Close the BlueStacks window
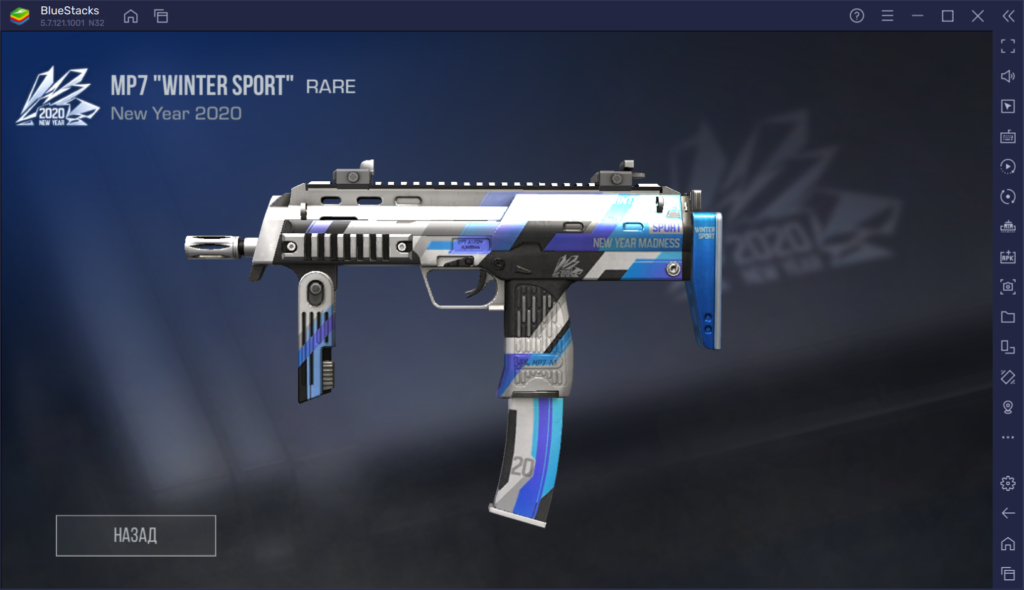This screenshot has height=590, width=1024. pos(978,16)
